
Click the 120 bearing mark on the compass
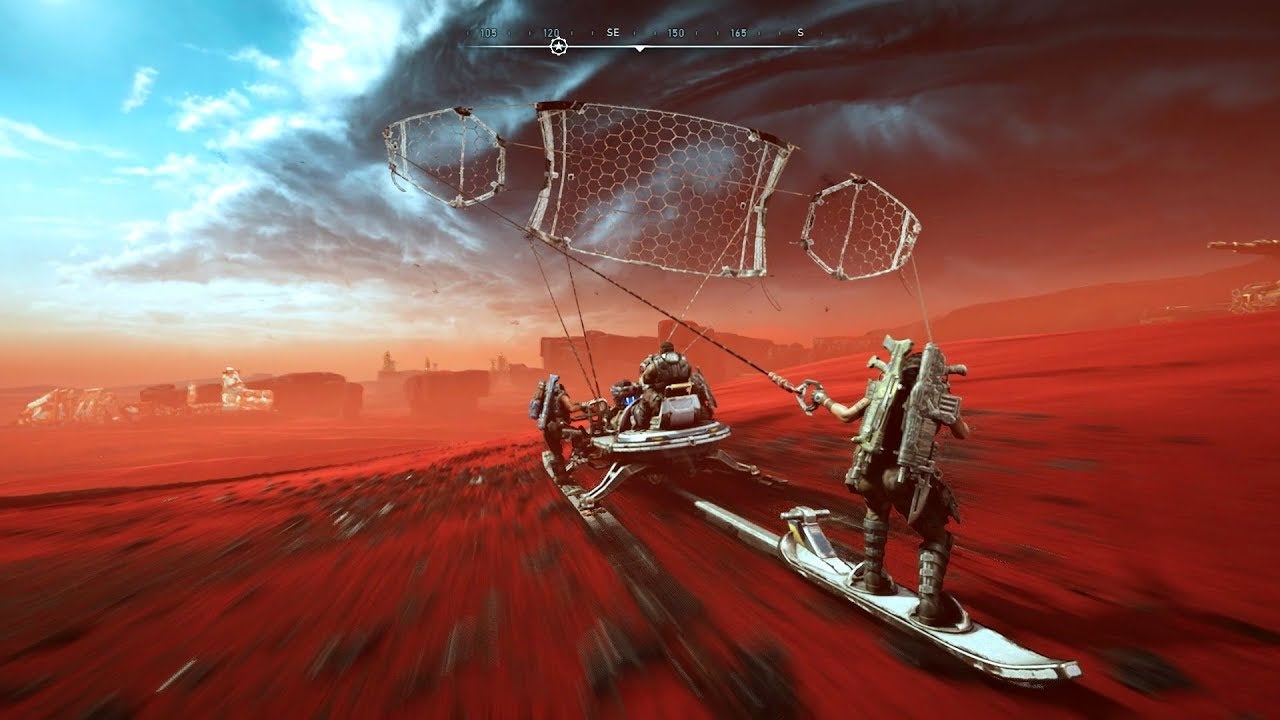551,32
